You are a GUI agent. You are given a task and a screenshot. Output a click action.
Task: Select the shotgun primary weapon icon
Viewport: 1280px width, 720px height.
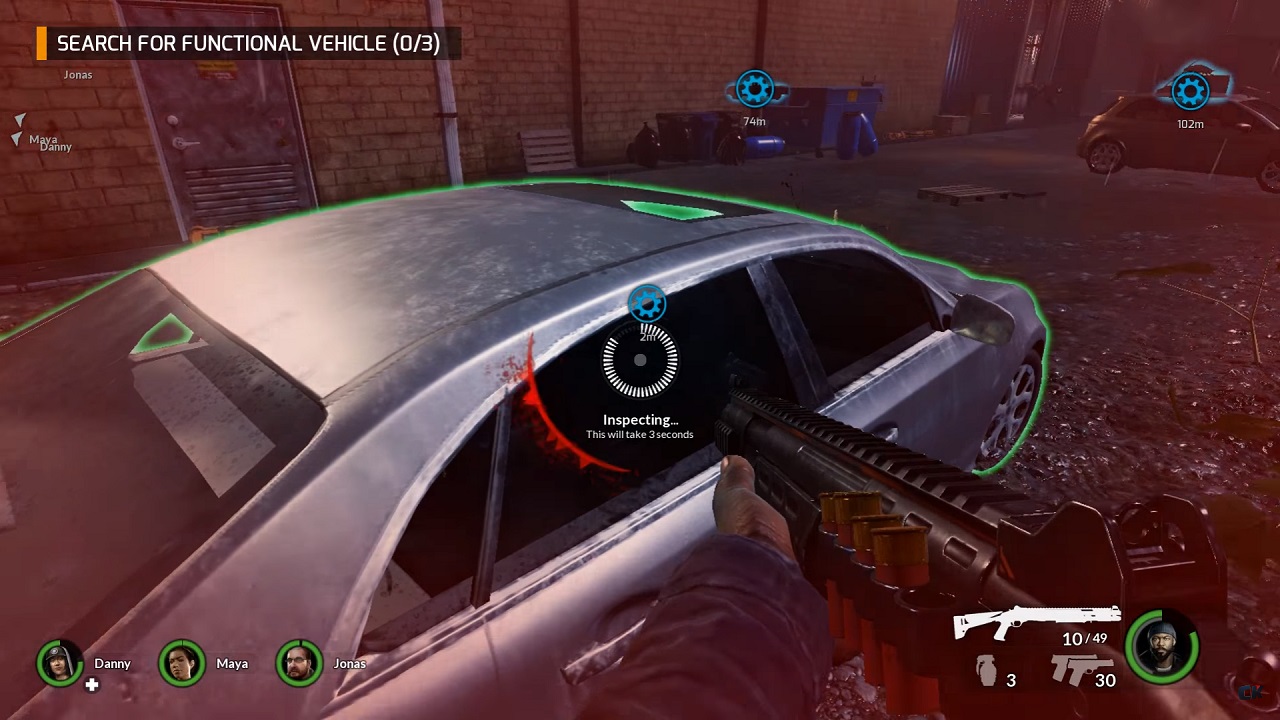tap(1037, 621)
